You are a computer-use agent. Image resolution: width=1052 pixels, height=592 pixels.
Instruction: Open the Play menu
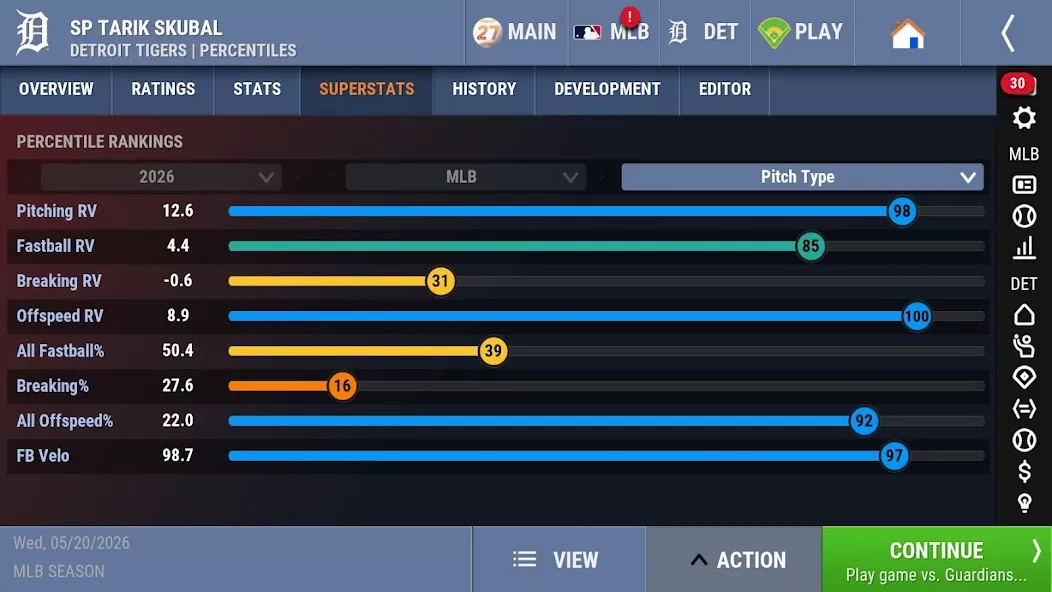800,32
